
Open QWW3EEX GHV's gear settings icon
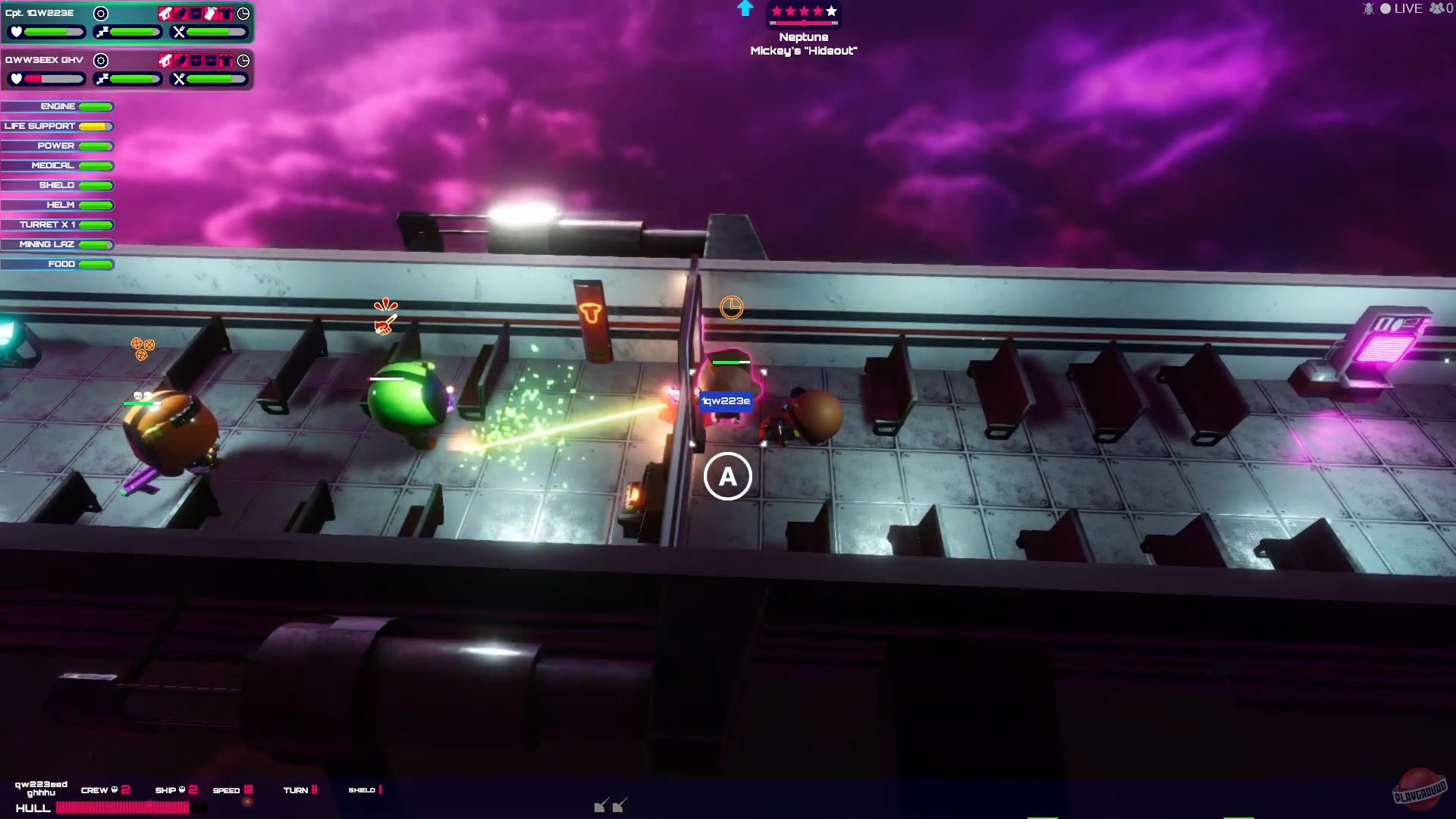102,61
